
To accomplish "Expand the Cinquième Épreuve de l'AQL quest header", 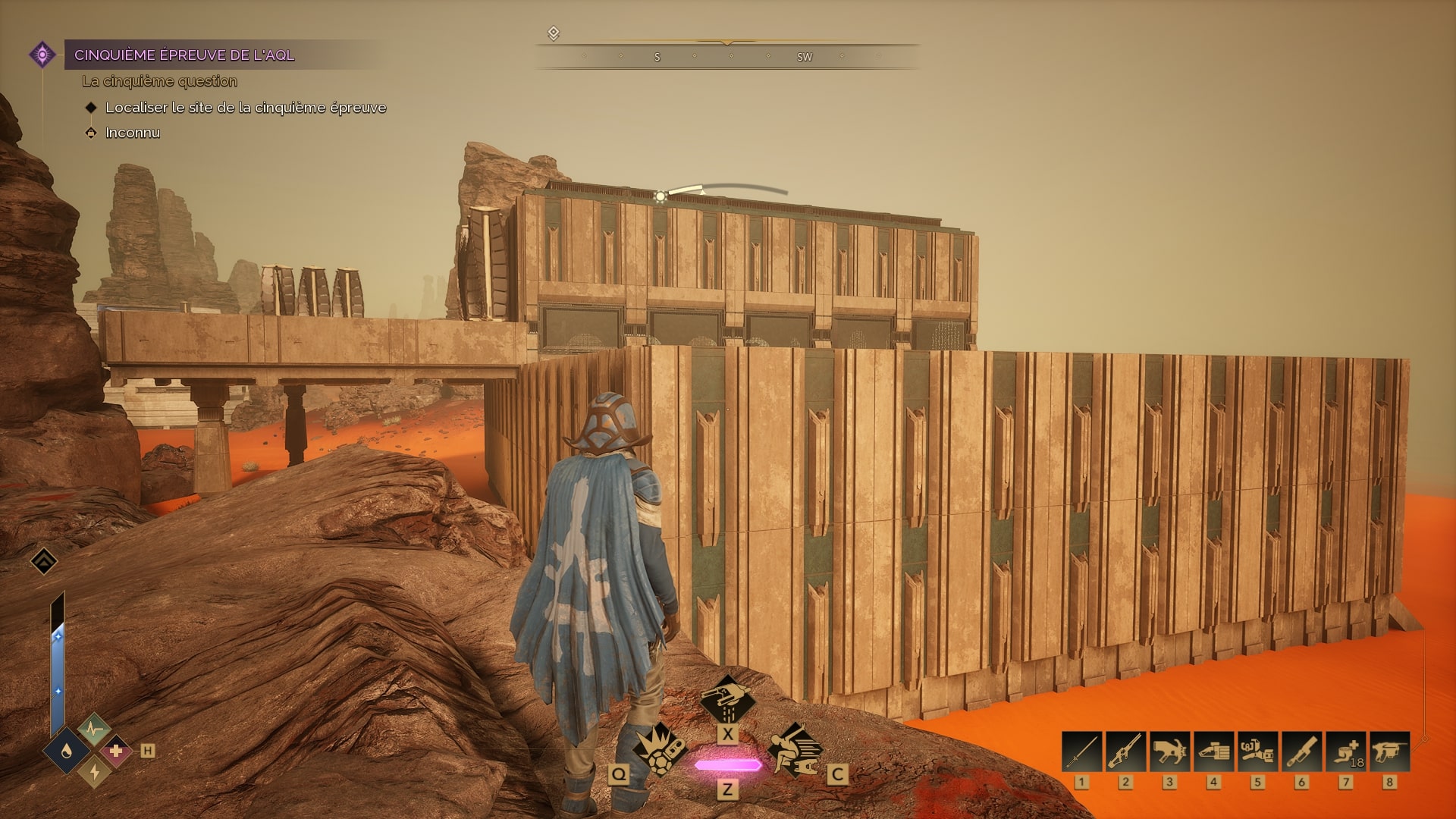I will [184, 54].
